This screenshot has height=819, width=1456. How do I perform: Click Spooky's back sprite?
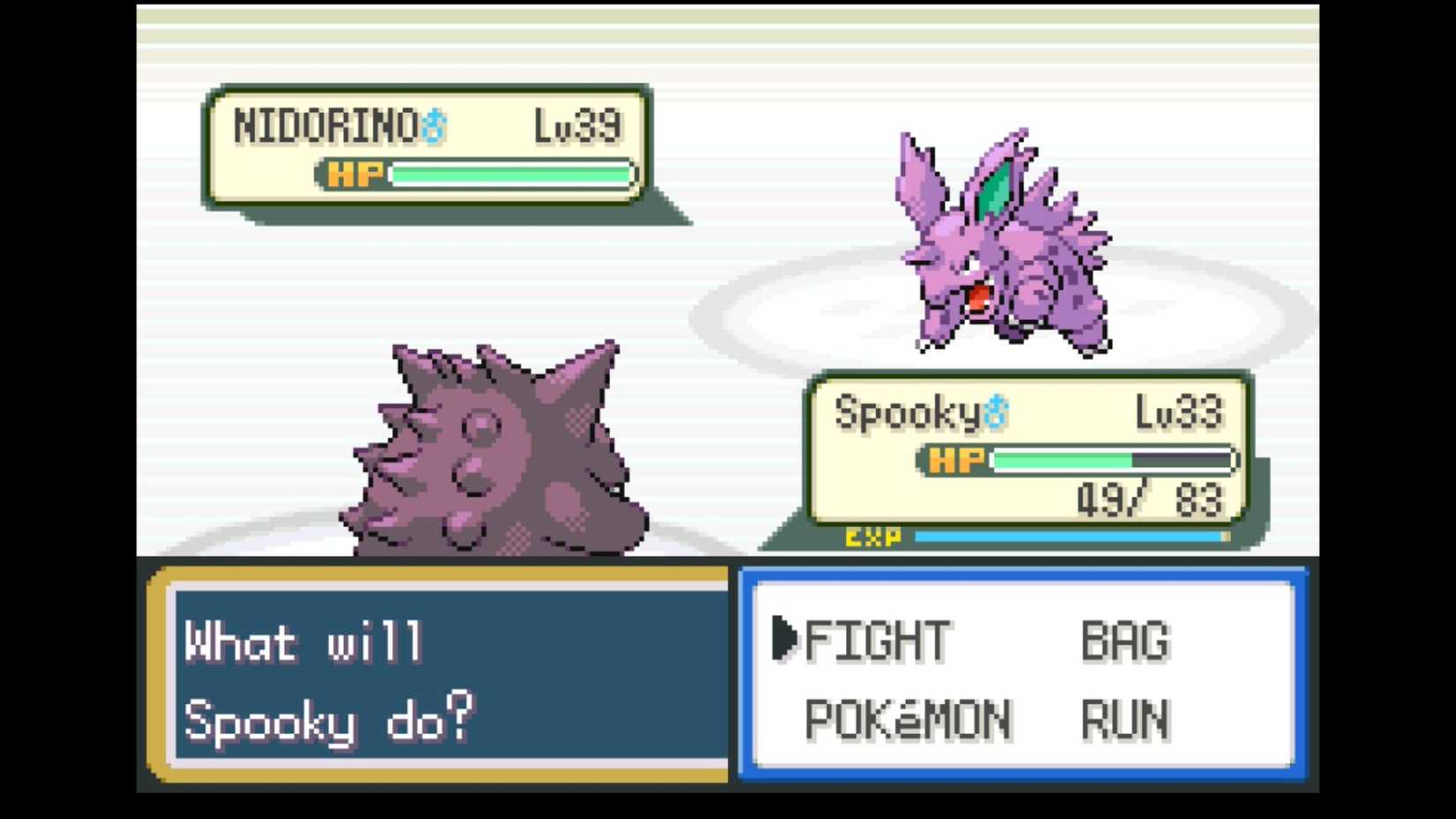[494, 450]
